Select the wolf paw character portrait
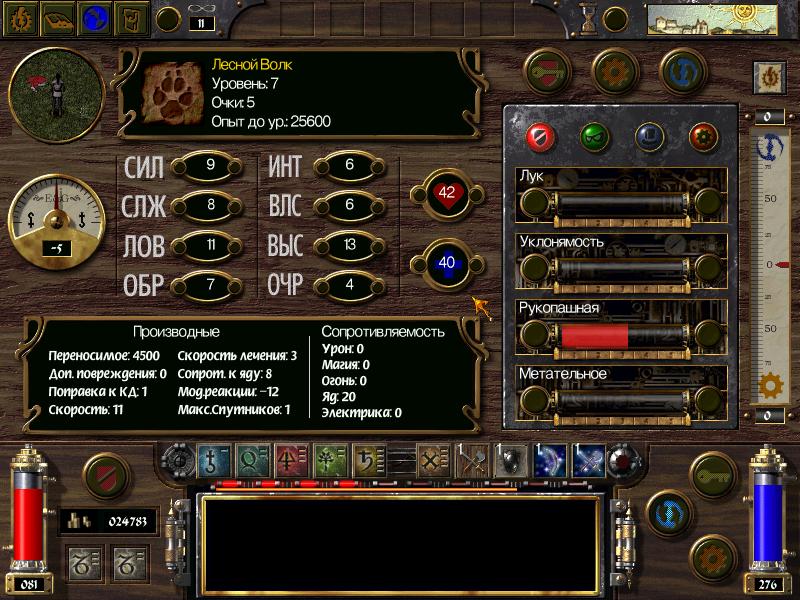 [172, 91]
